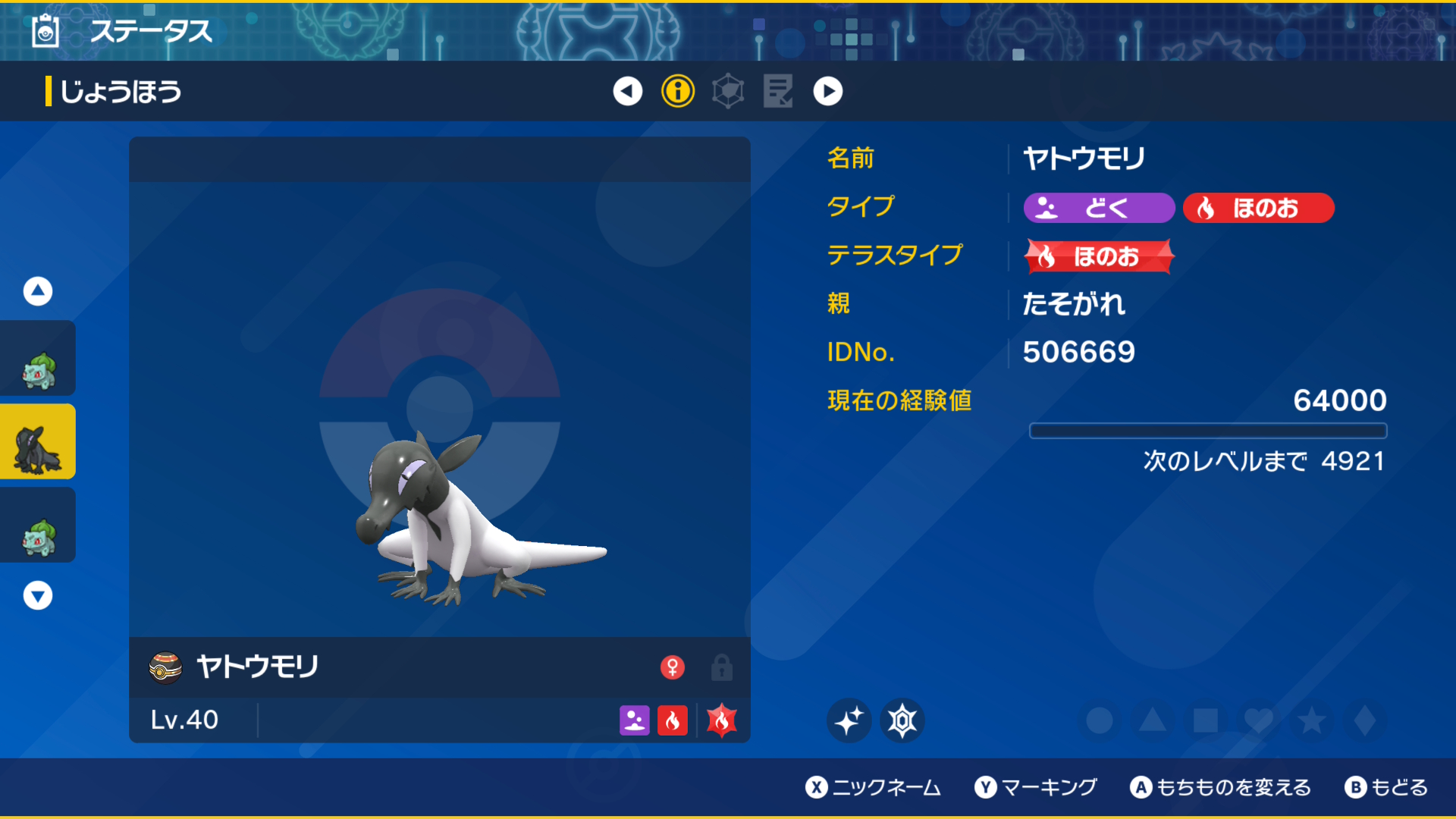Go to the next status page arrow
Screen dimensions: 1456x819
[x=828, y=92]
